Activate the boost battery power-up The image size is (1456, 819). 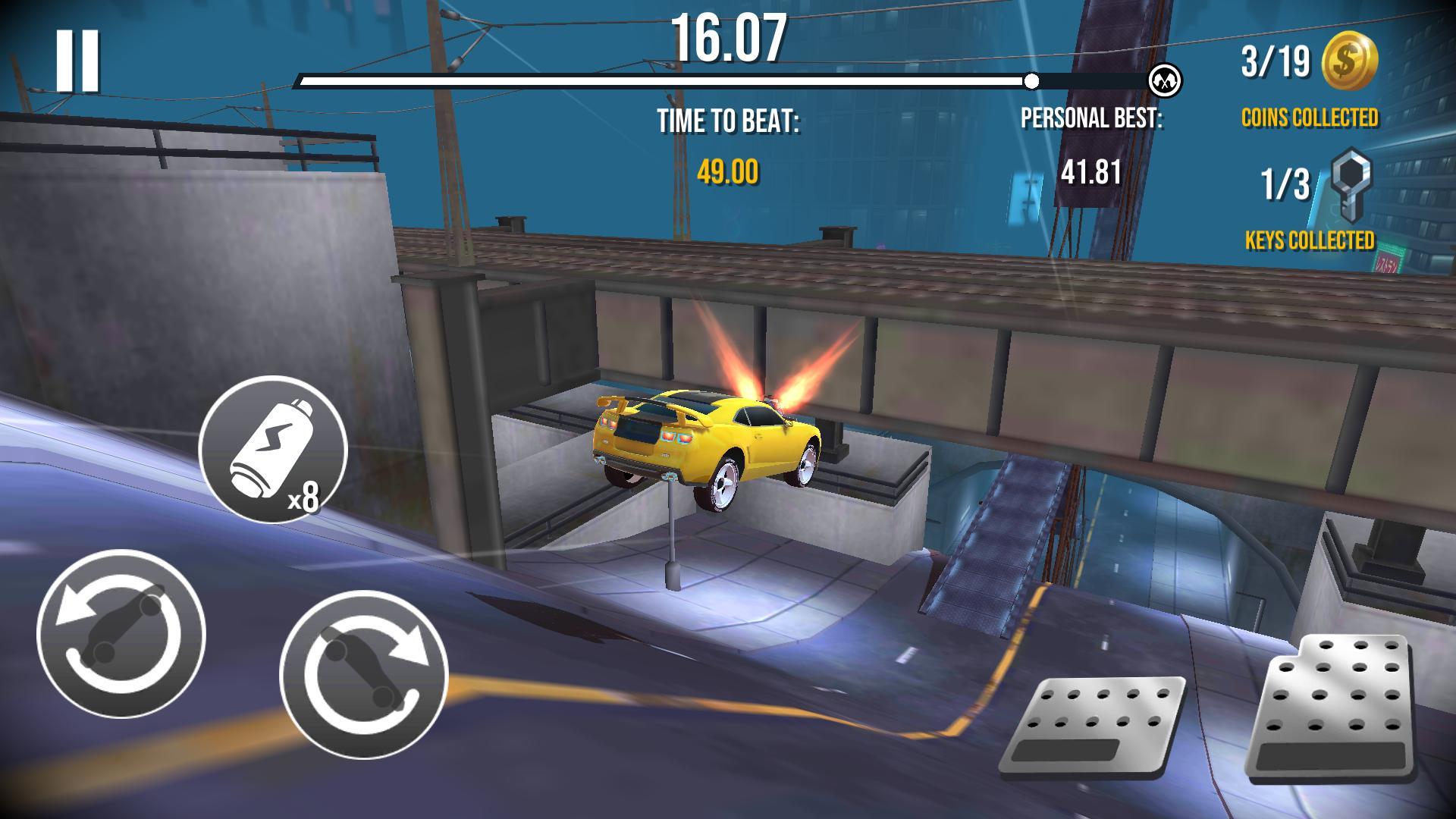273,447
